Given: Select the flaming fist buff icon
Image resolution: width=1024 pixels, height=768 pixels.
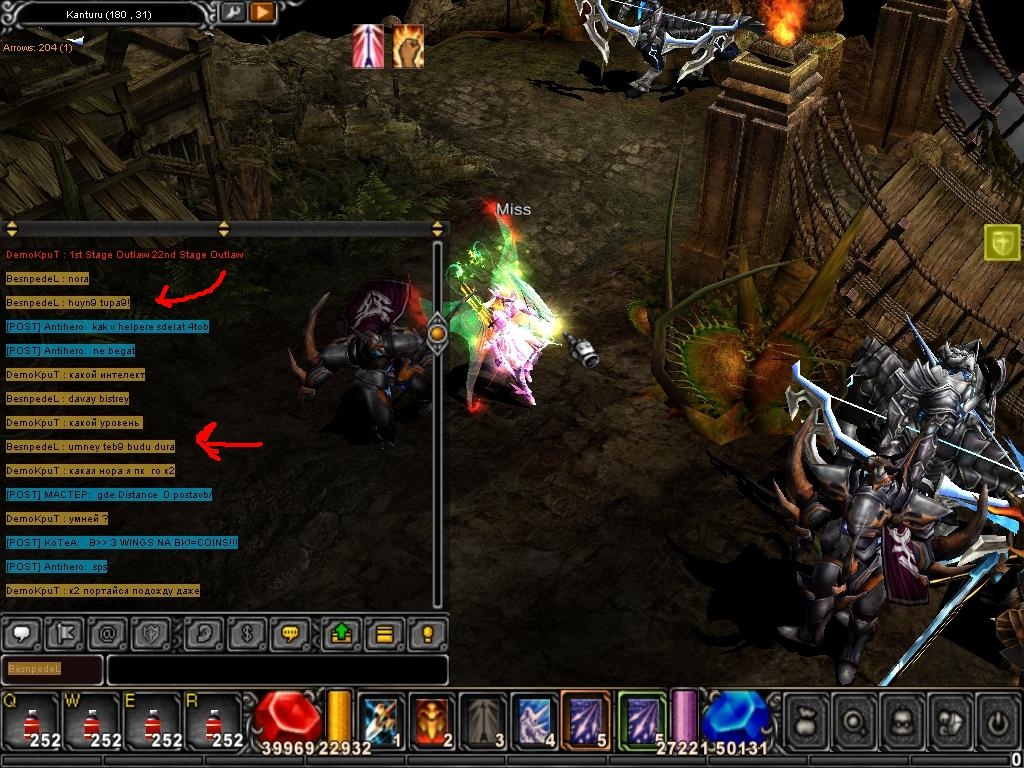Looking at the screenshot, I should click(x=407, y=47).
